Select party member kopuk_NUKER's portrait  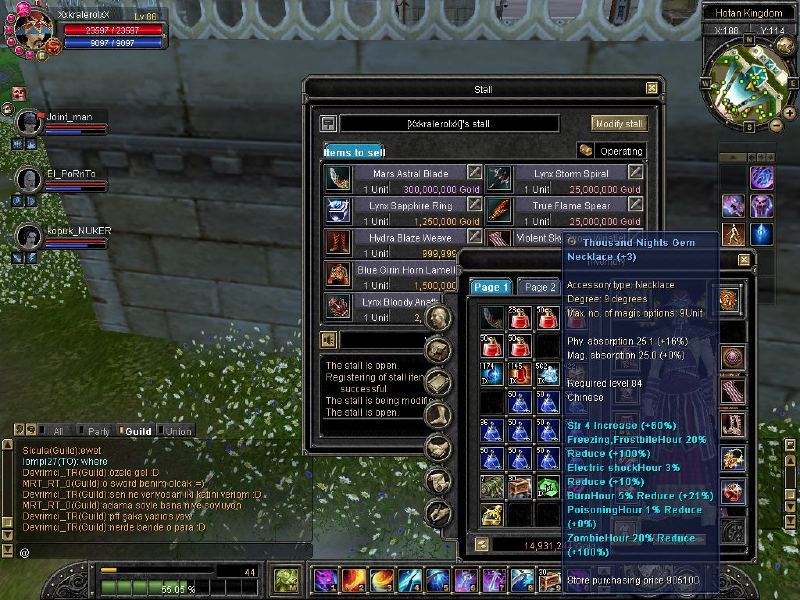pyautogui.click(x=29, y=236)
